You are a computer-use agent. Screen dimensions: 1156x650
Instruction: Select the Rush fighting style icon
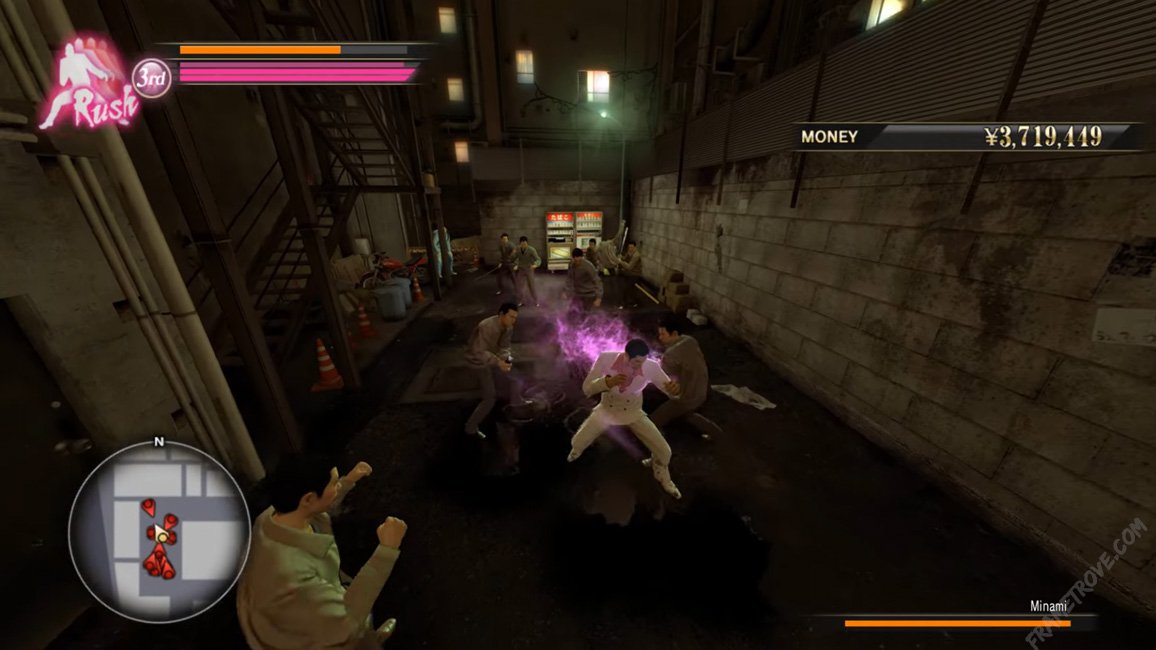[x=87, y=87]
